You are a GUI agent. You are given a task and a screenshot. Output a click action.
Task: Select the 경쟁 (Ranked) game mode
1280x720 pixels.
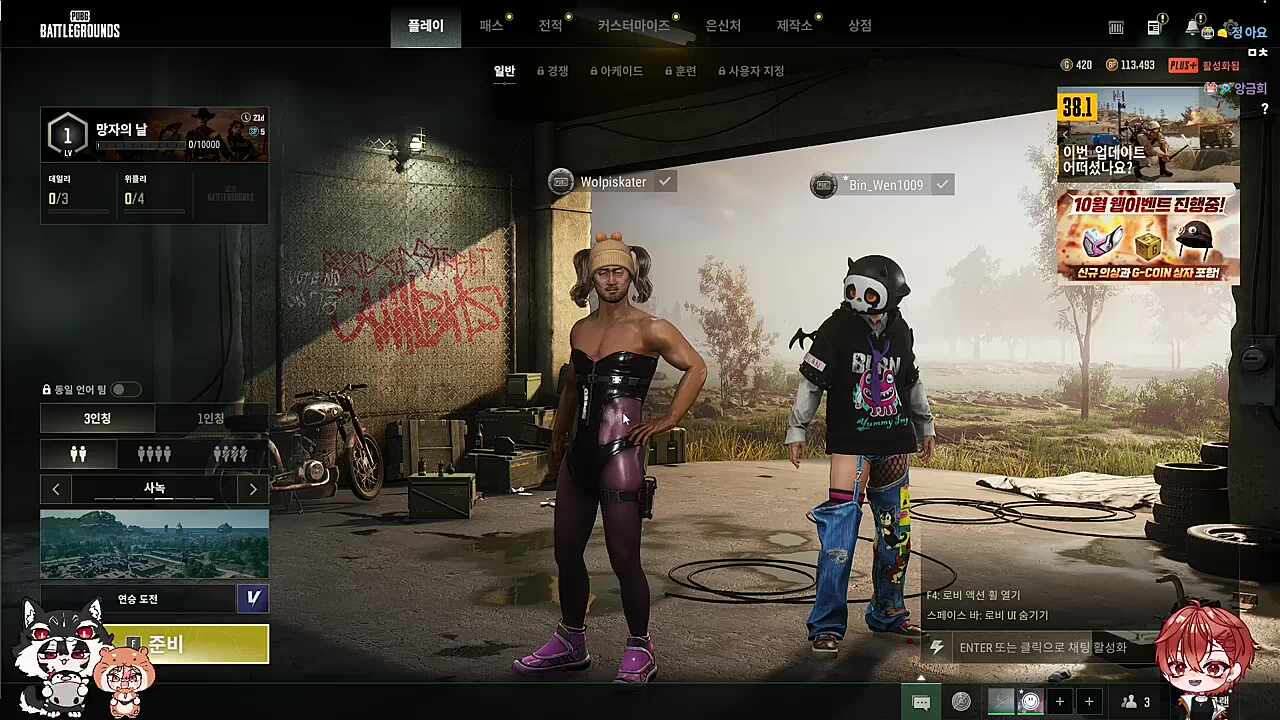click(553, 71)
